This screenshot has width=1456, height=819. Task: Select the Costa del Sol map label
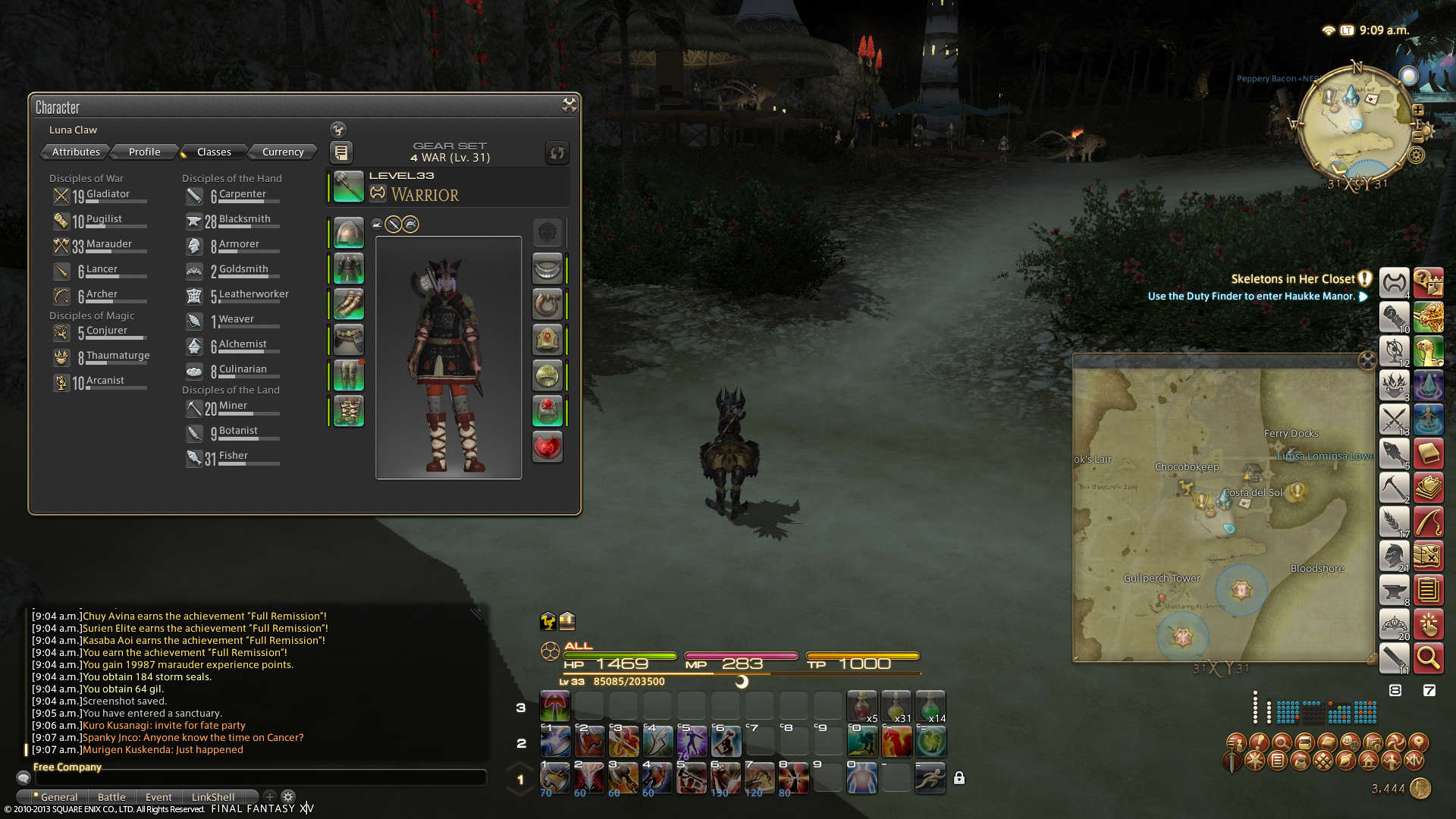(x=1253, y=493)
